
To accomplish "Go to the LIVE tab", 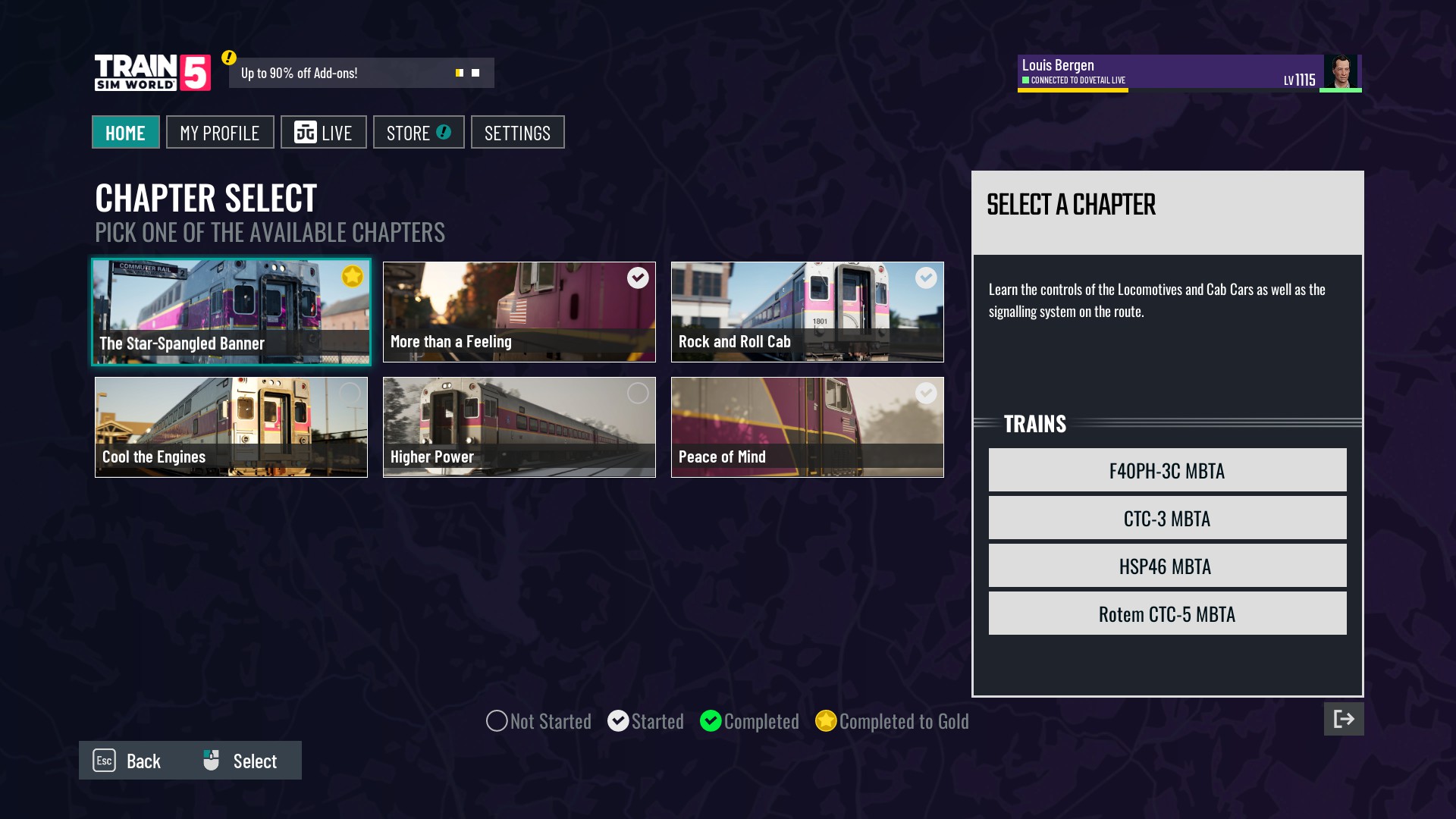I will (324, 133).
